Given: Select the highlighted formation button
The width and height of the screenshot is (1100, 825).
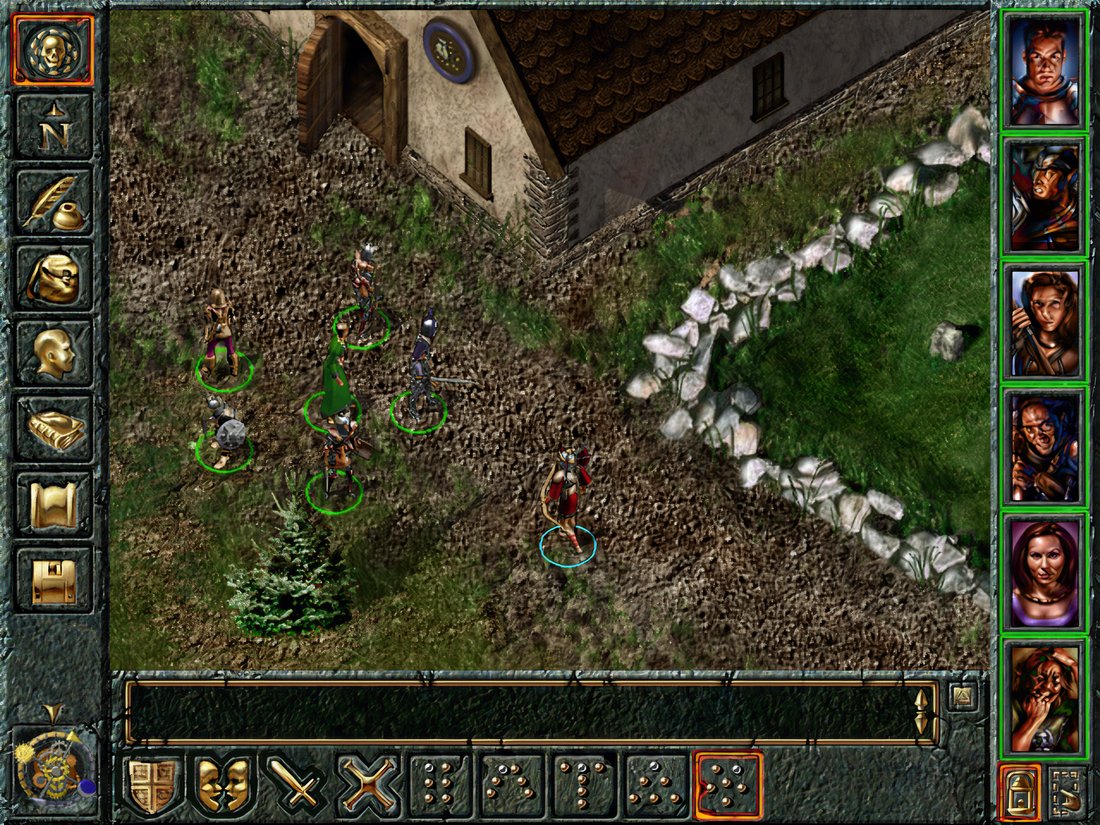Looking at the screenshot, I should click(728, 785).
